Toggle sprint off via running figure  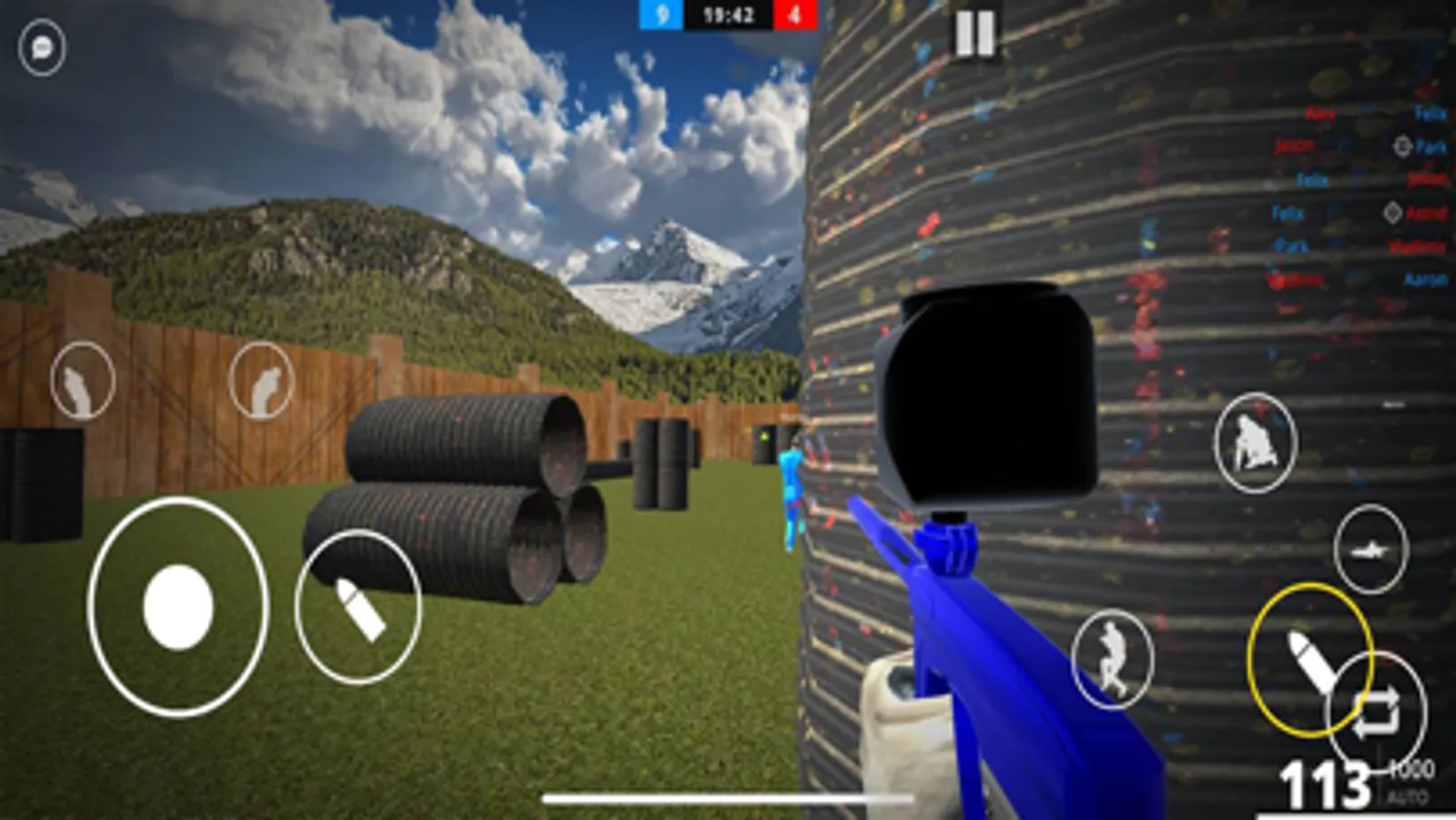pyautogui.click(x=1110, y=658)
